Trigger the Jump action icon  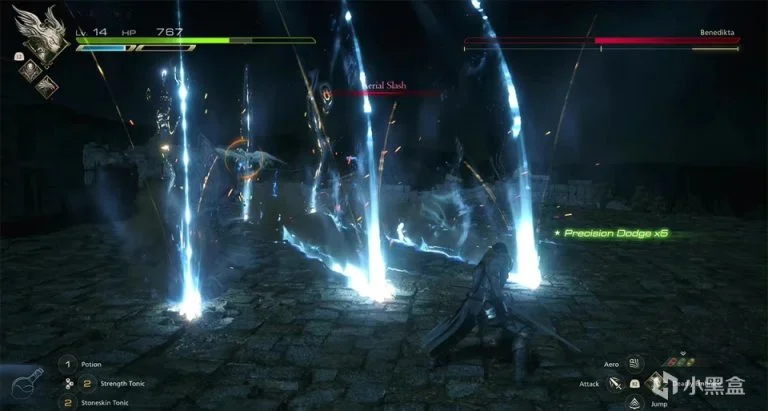point(636,402)
